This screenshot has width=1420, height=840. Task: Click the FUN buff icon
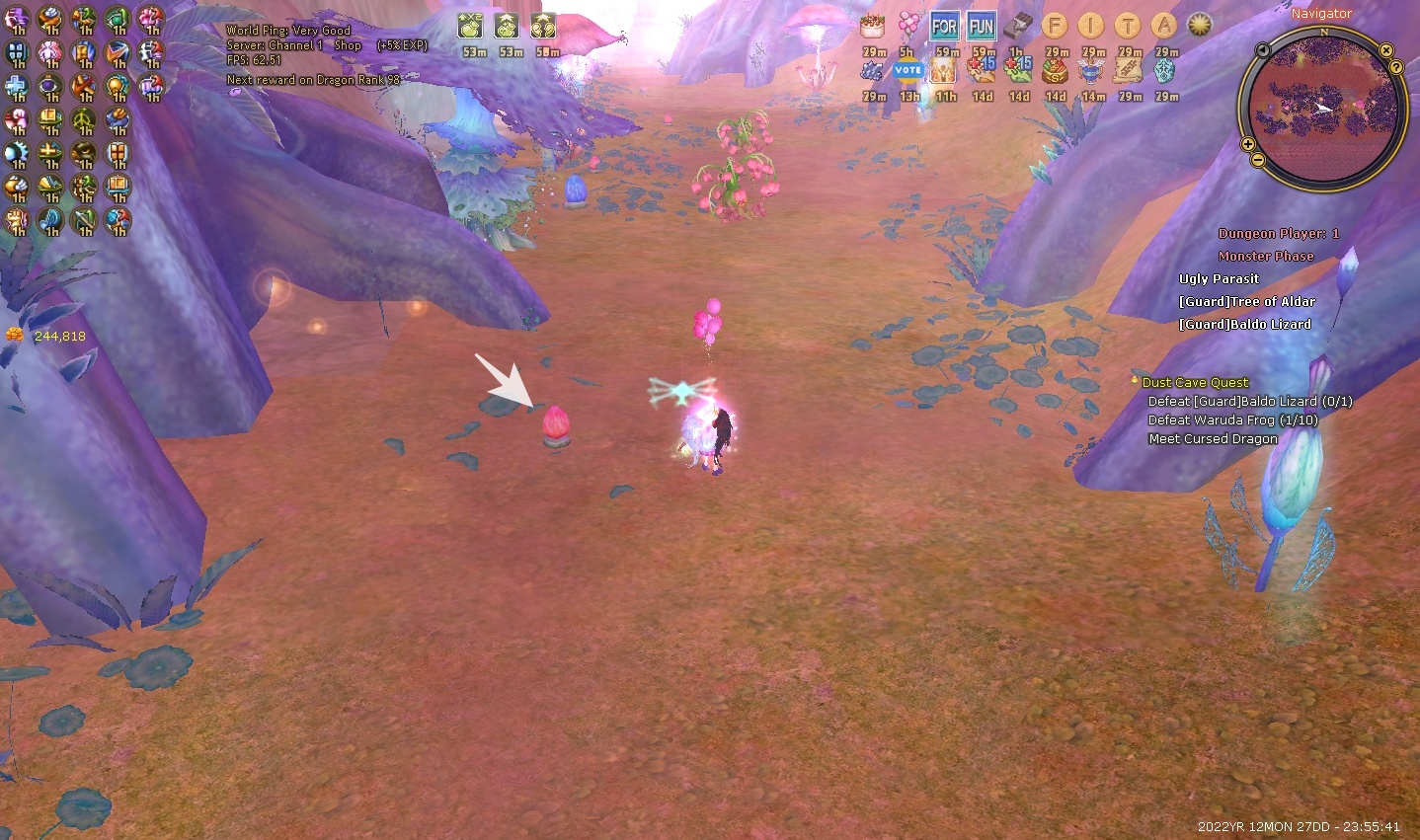pyautogui.click(x=981, y=27)
